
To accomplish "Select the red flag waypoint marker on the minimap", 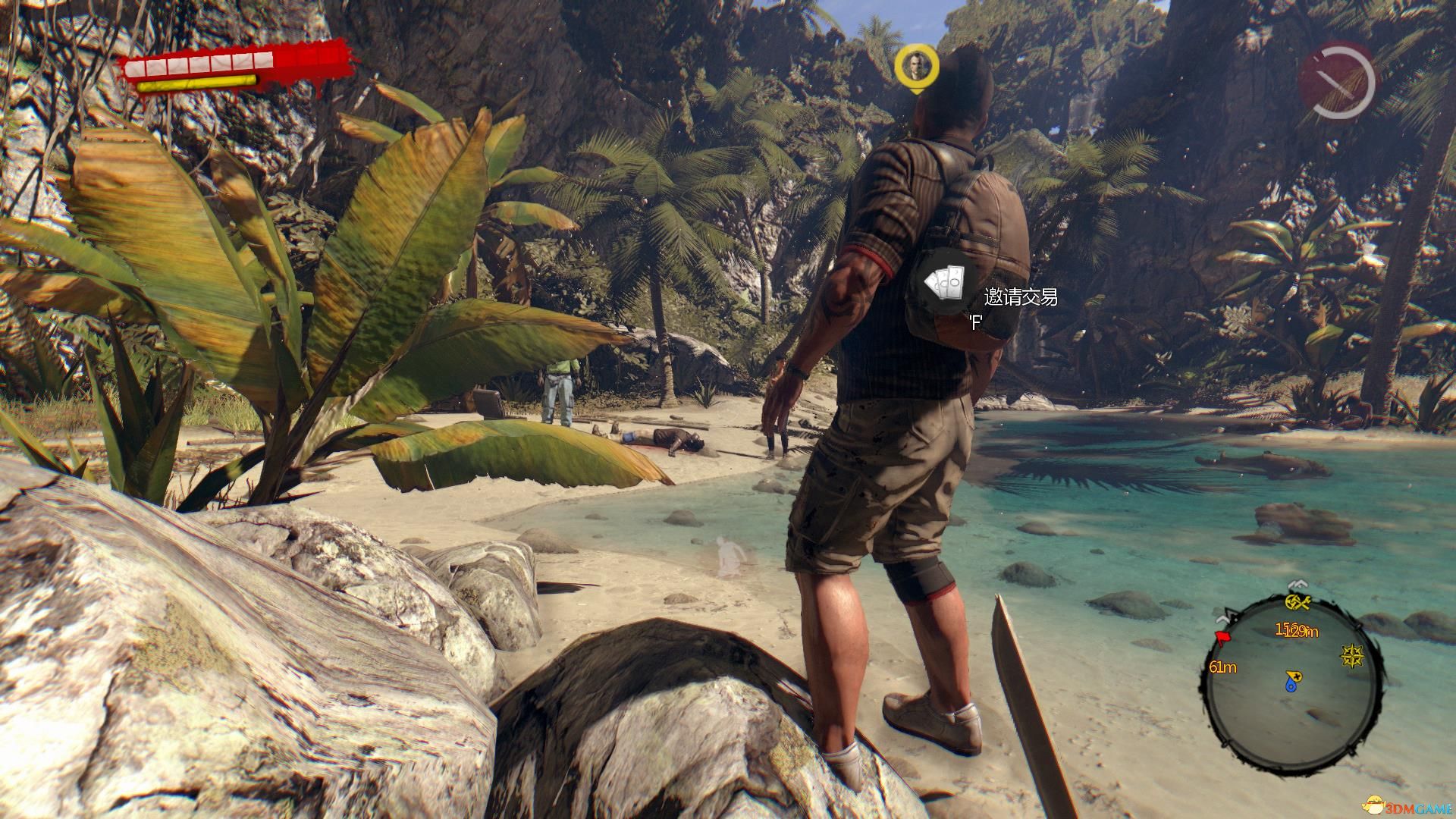I will coord(1223,636).
